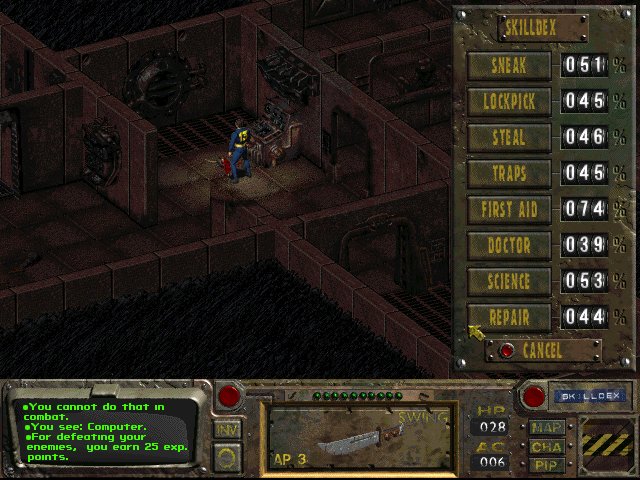Open the inventory with INV button
The width and height of the screenshot is (640, 480).
(226, 429)
